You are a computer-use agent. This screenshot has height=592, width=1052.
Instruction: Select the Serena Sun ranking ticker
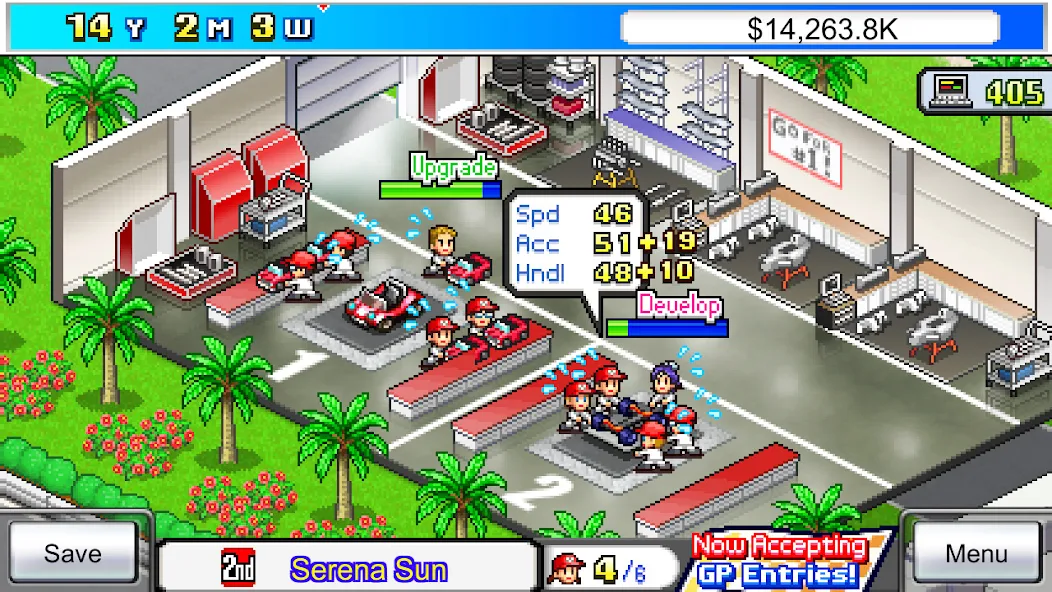[x=348, y=569]
